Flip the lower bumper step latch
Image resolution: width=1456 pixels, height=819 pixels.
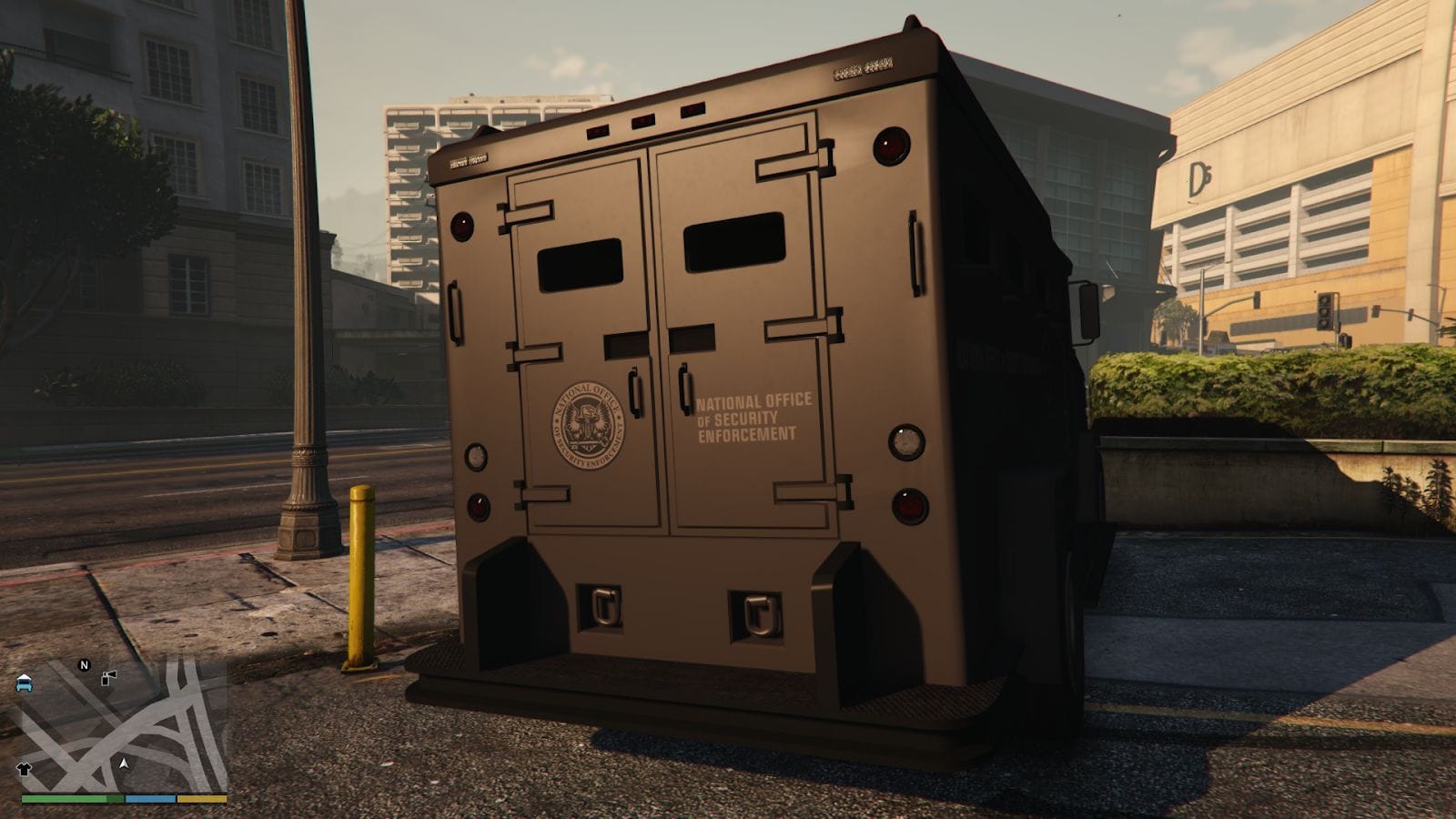coord(604,606)
